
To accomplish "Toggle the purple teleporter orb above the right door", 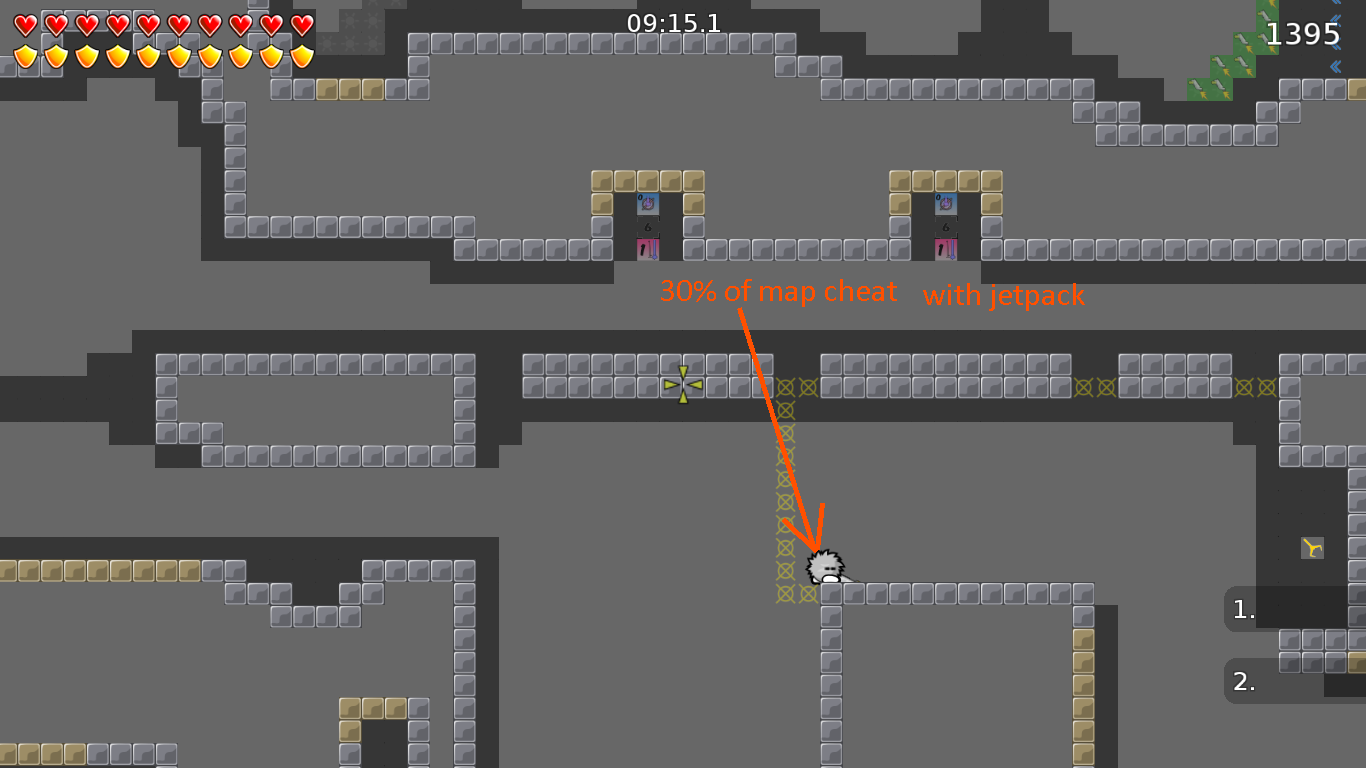I will tap(946, 204).
